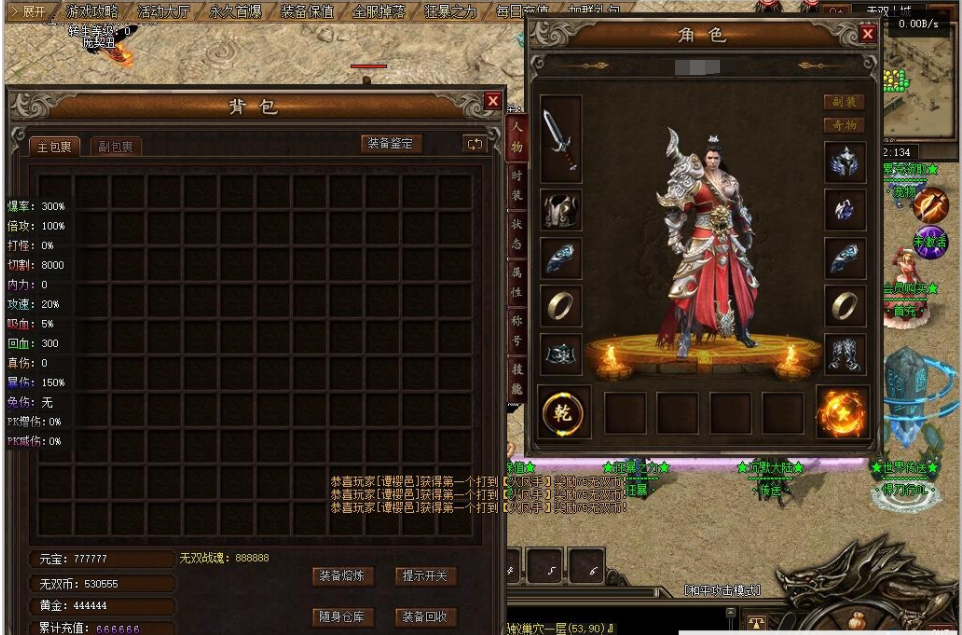Open the 活动大厅 event hall
Viewport: 962px width, 635px height.
click(x=165, y=12)
